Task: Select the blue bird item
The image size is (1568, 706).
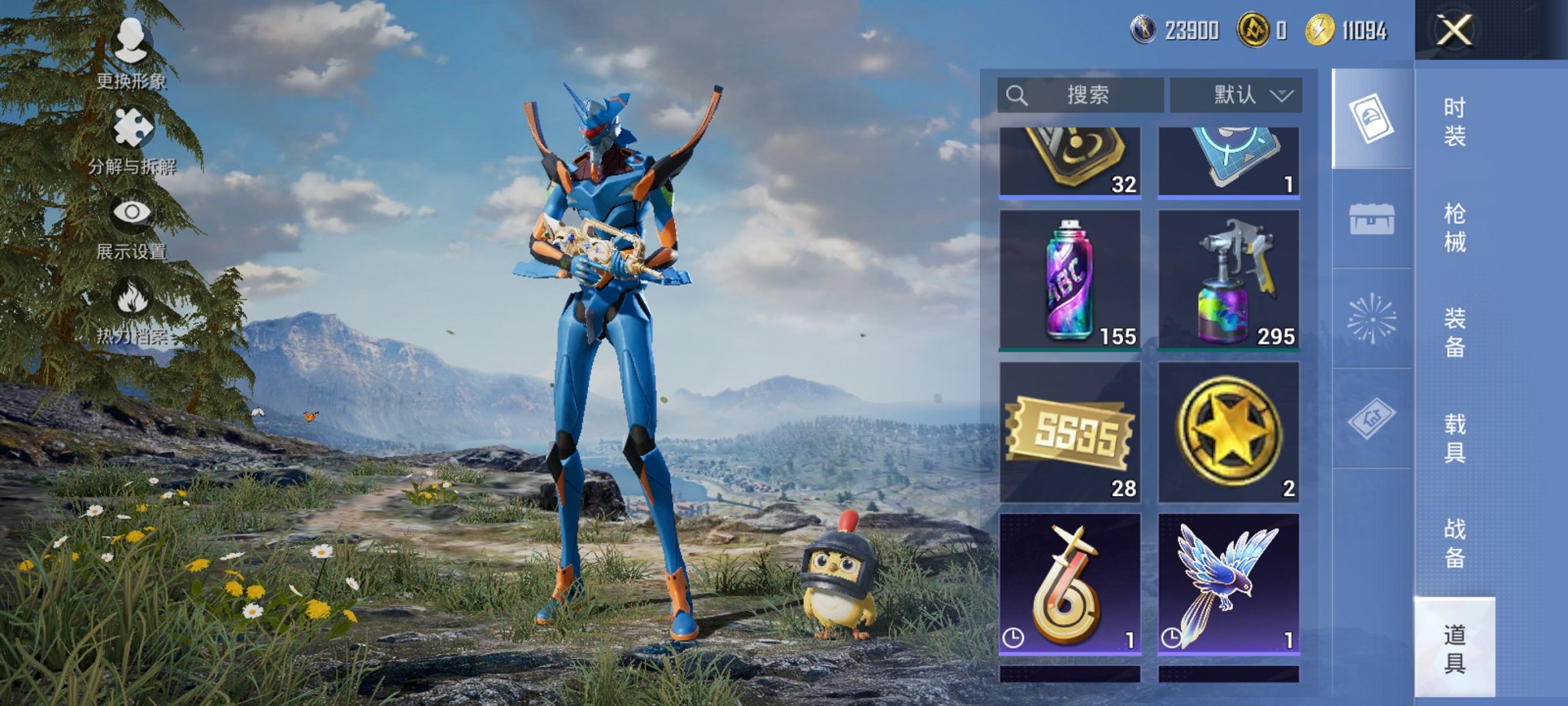Action: point(1228,584)
